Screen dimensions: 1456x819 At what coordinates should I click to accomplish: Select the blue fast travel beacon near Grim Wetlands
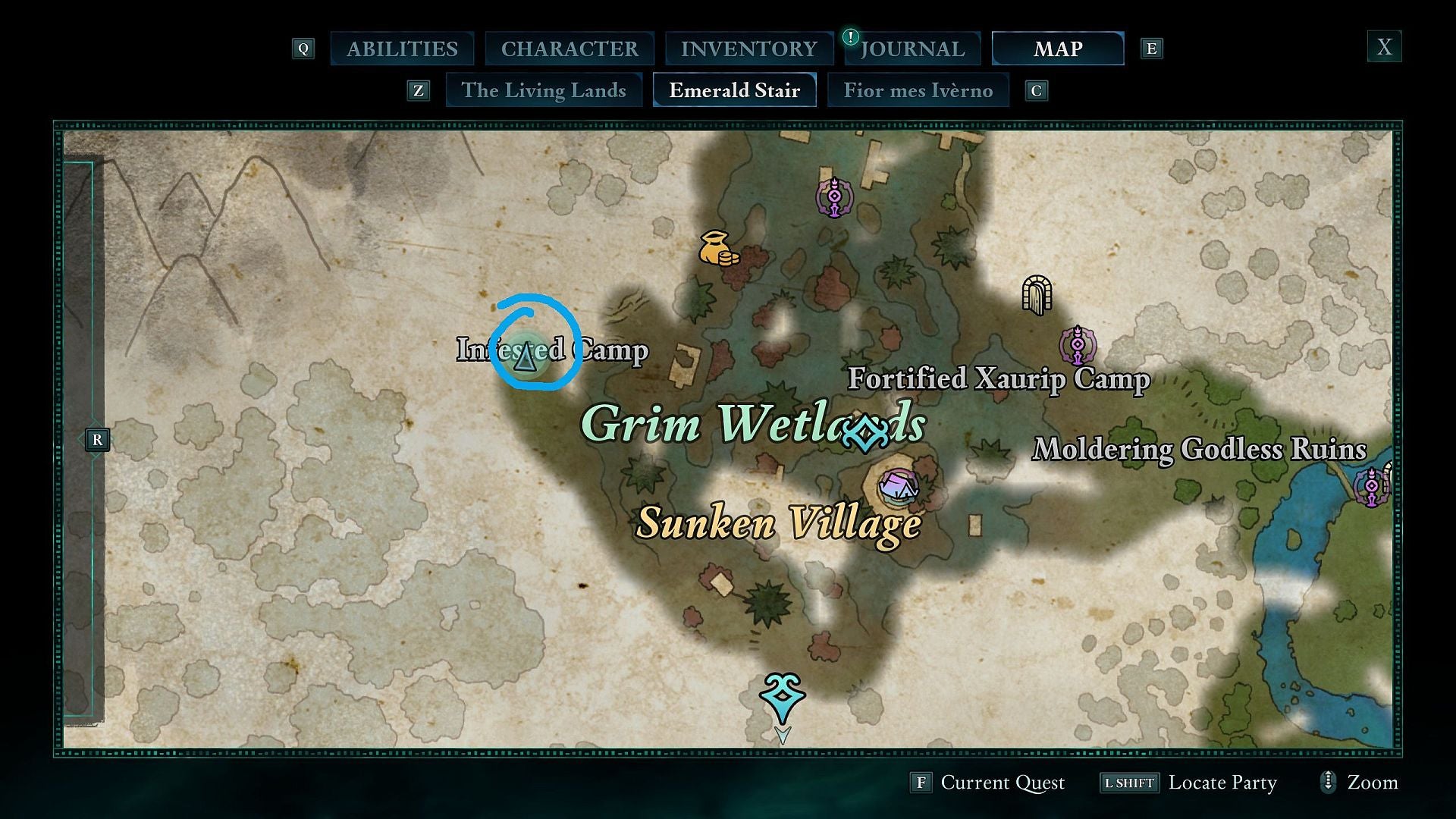click(864, 432)
